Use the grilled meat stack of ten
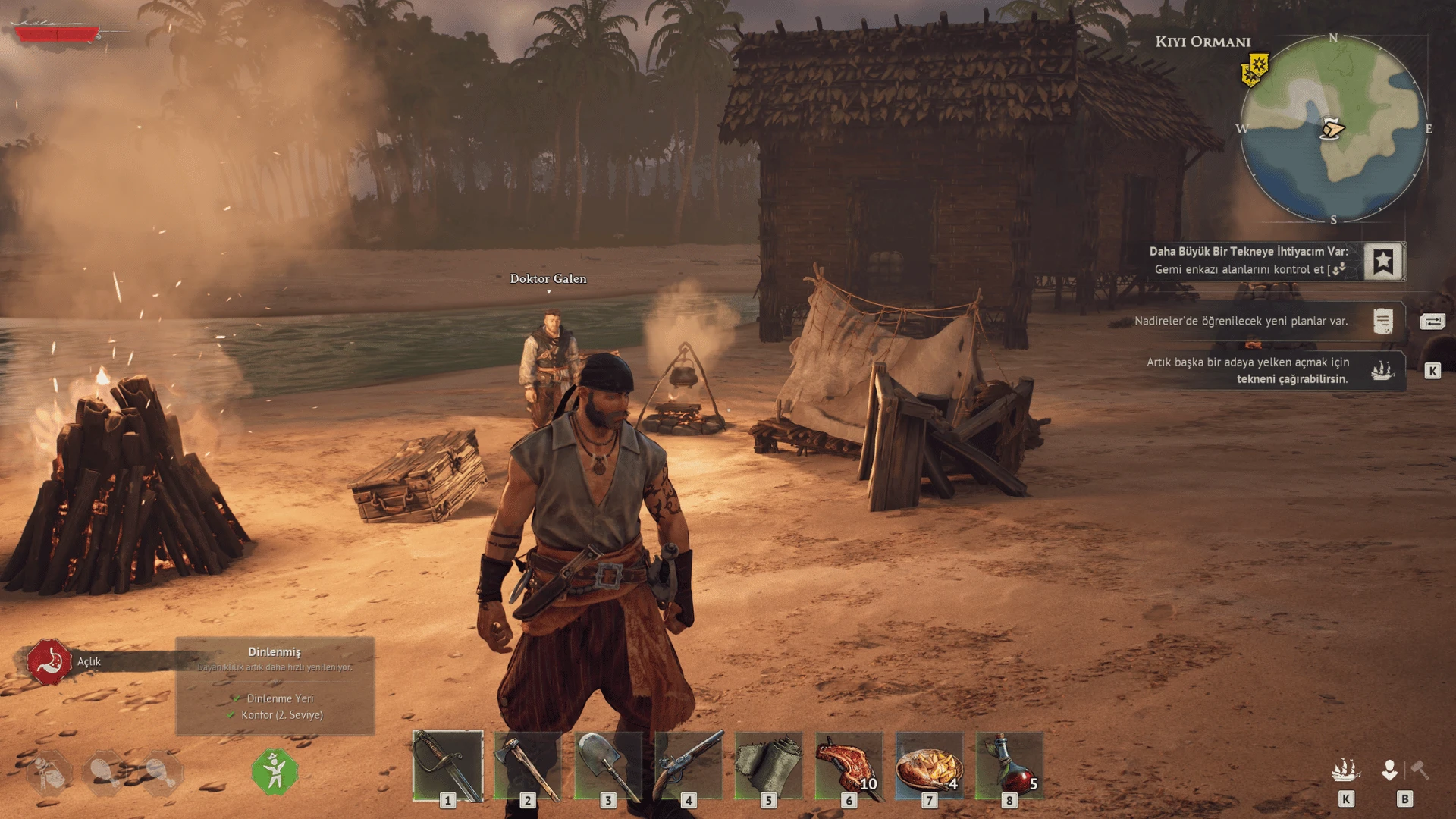 (x=849, y=766)
